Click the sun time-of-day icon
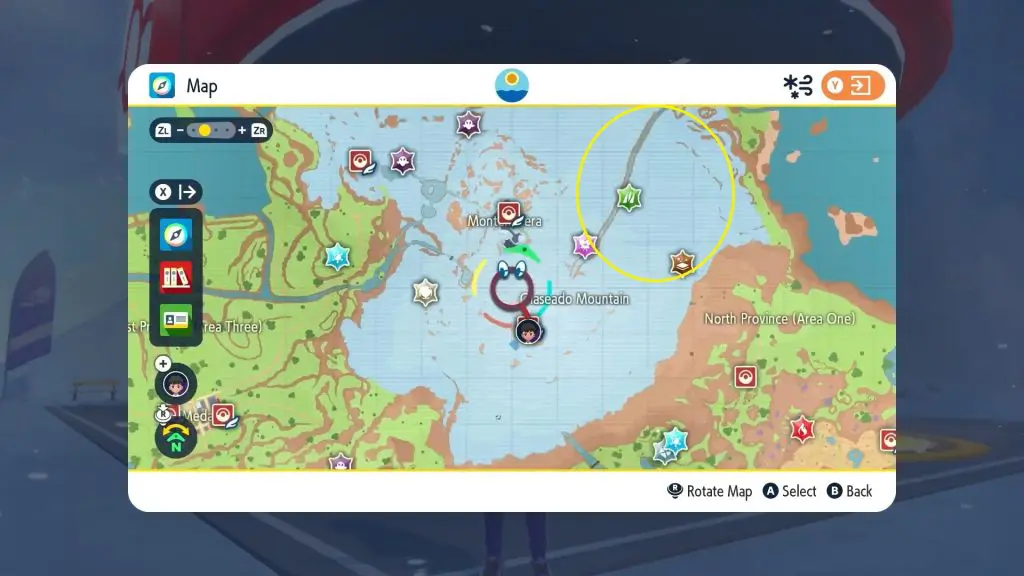Screen dimensions: 1024x576 (512, 85)
